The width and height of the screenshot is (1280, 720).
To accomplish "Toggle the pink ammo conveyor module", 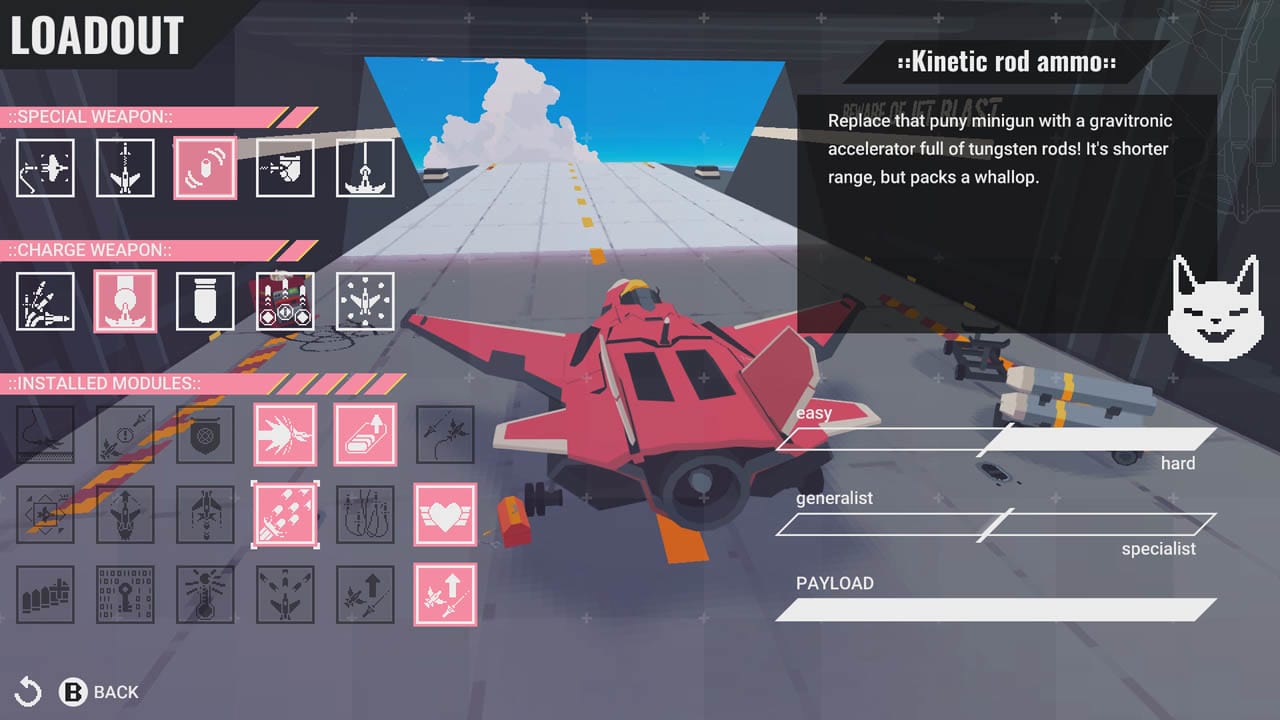I will 365,434.
